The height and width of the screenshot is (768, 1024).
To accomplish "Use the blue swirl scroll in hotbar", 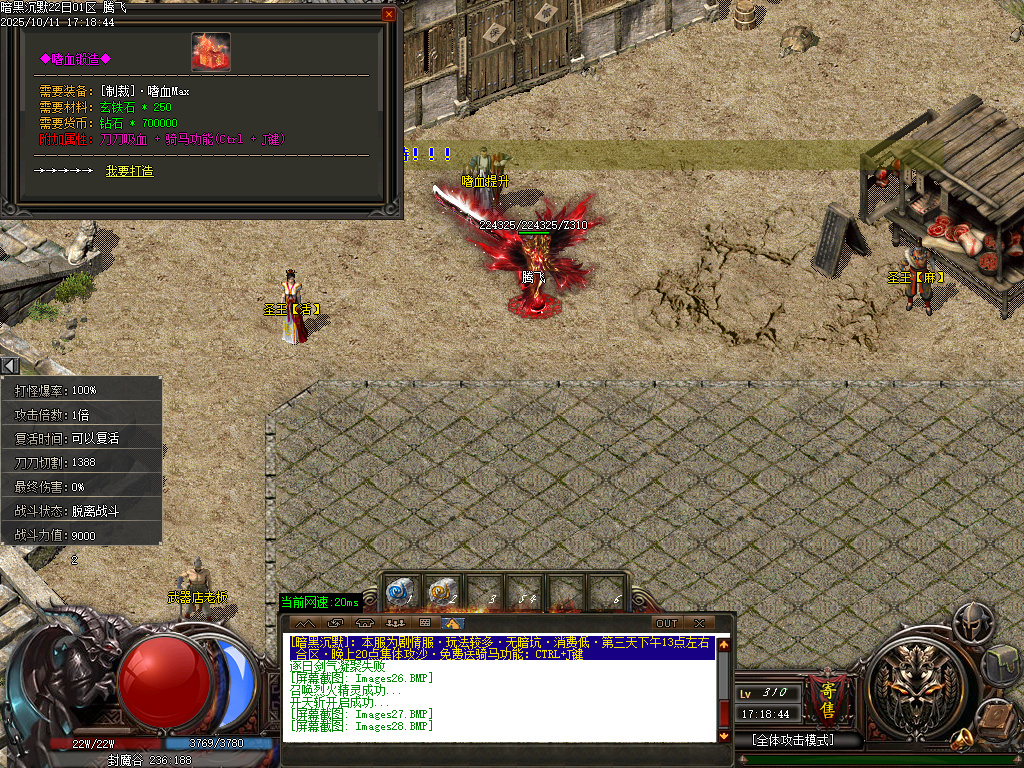I will [x=400, y=593].
